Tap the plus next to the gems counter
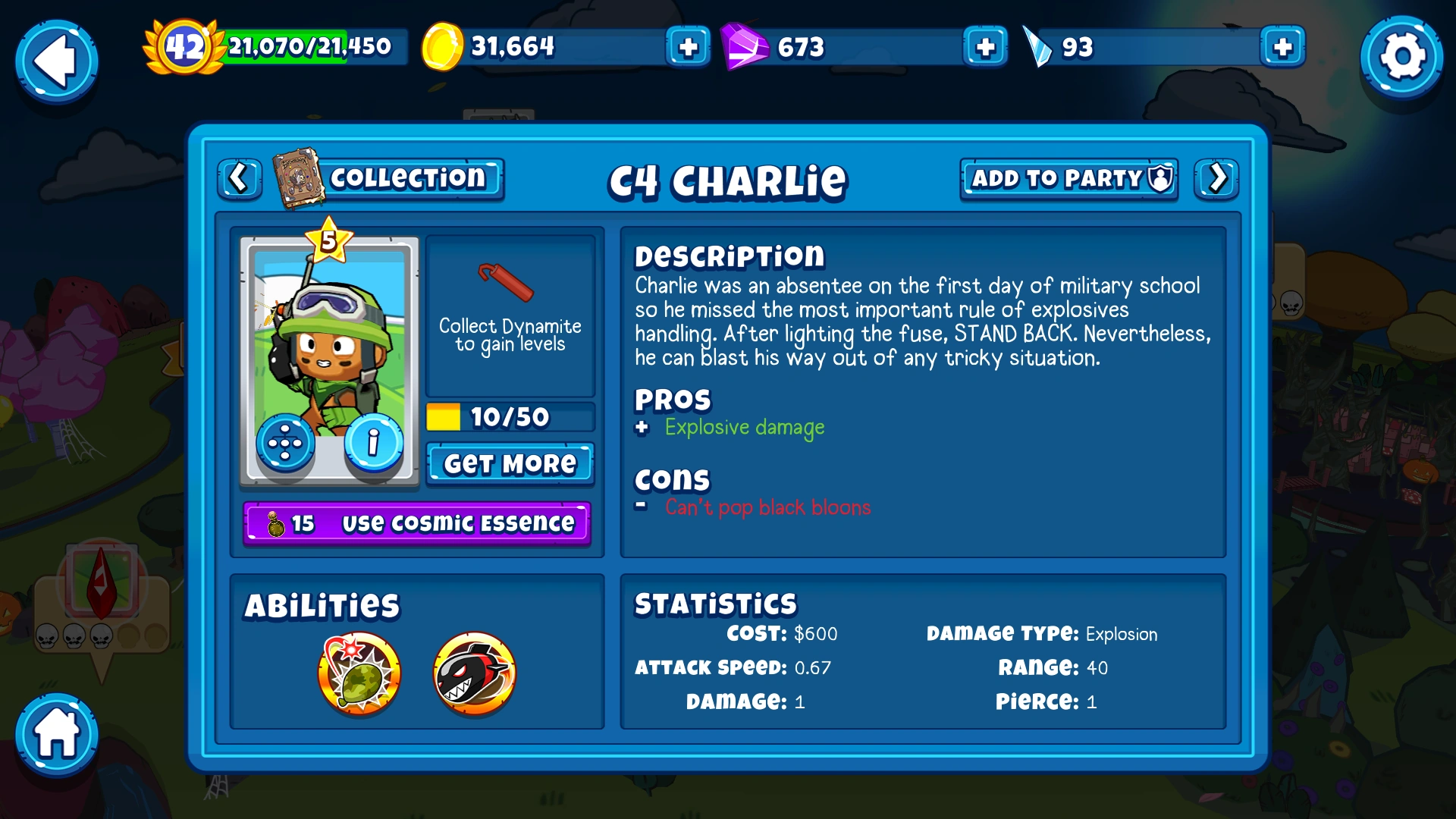The height and width of the screenshot is (819, 1456). (x=984, y=47)
